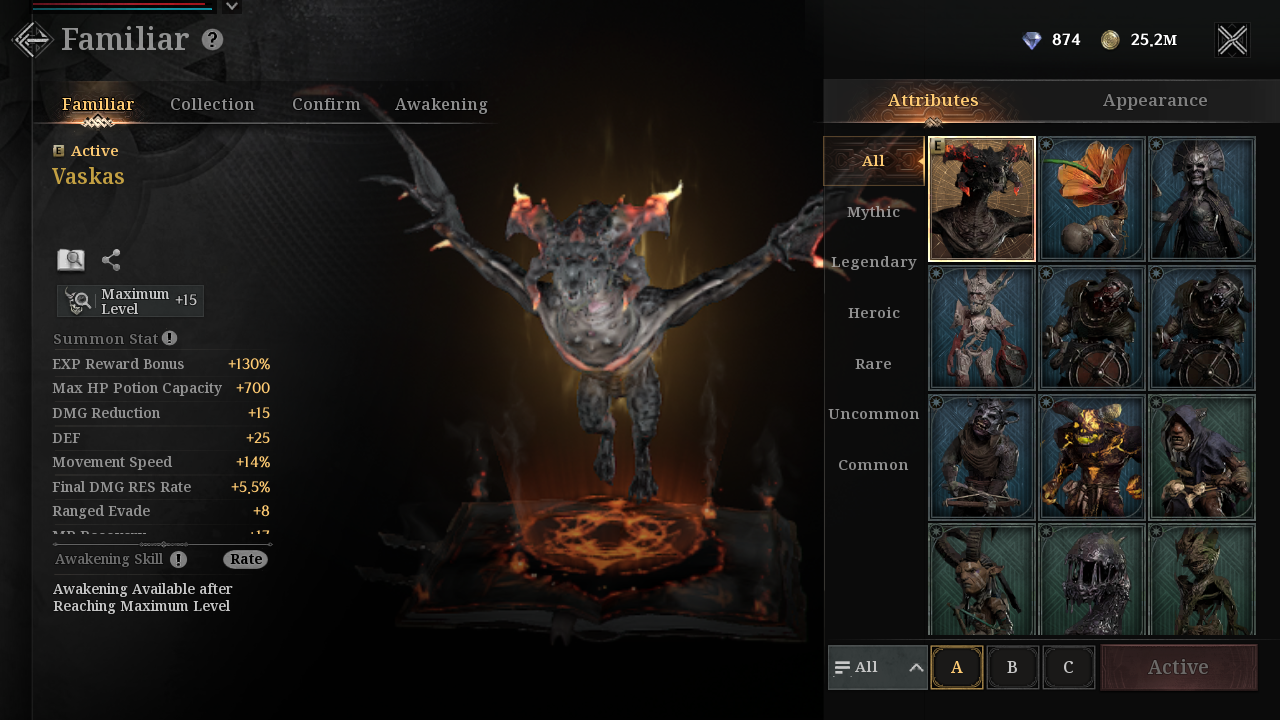Choose the Uncommon grade filter
The height and width of the screenshot is (720, 1280).
click(x=873, y=414)
